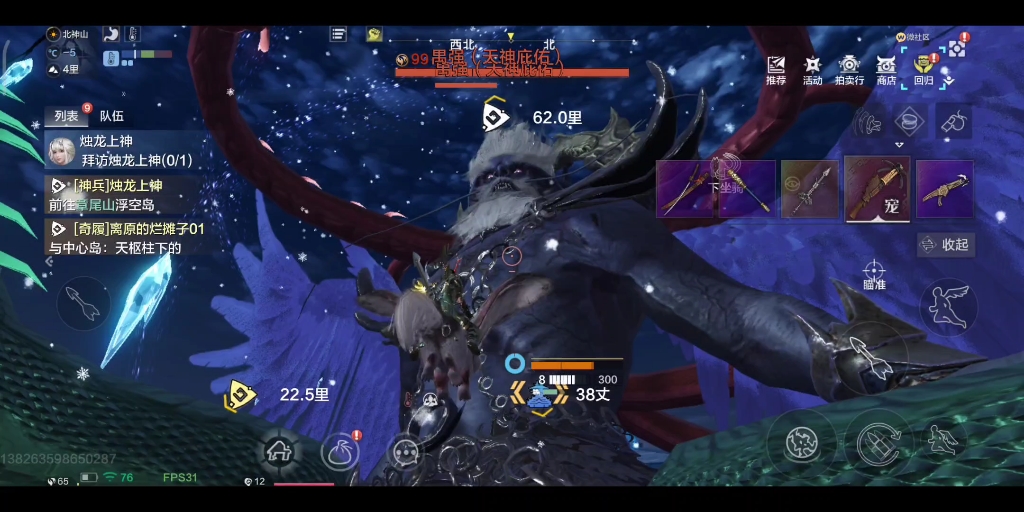
Task: Open the bag pouch icon
Action: (x=341, y=452)
